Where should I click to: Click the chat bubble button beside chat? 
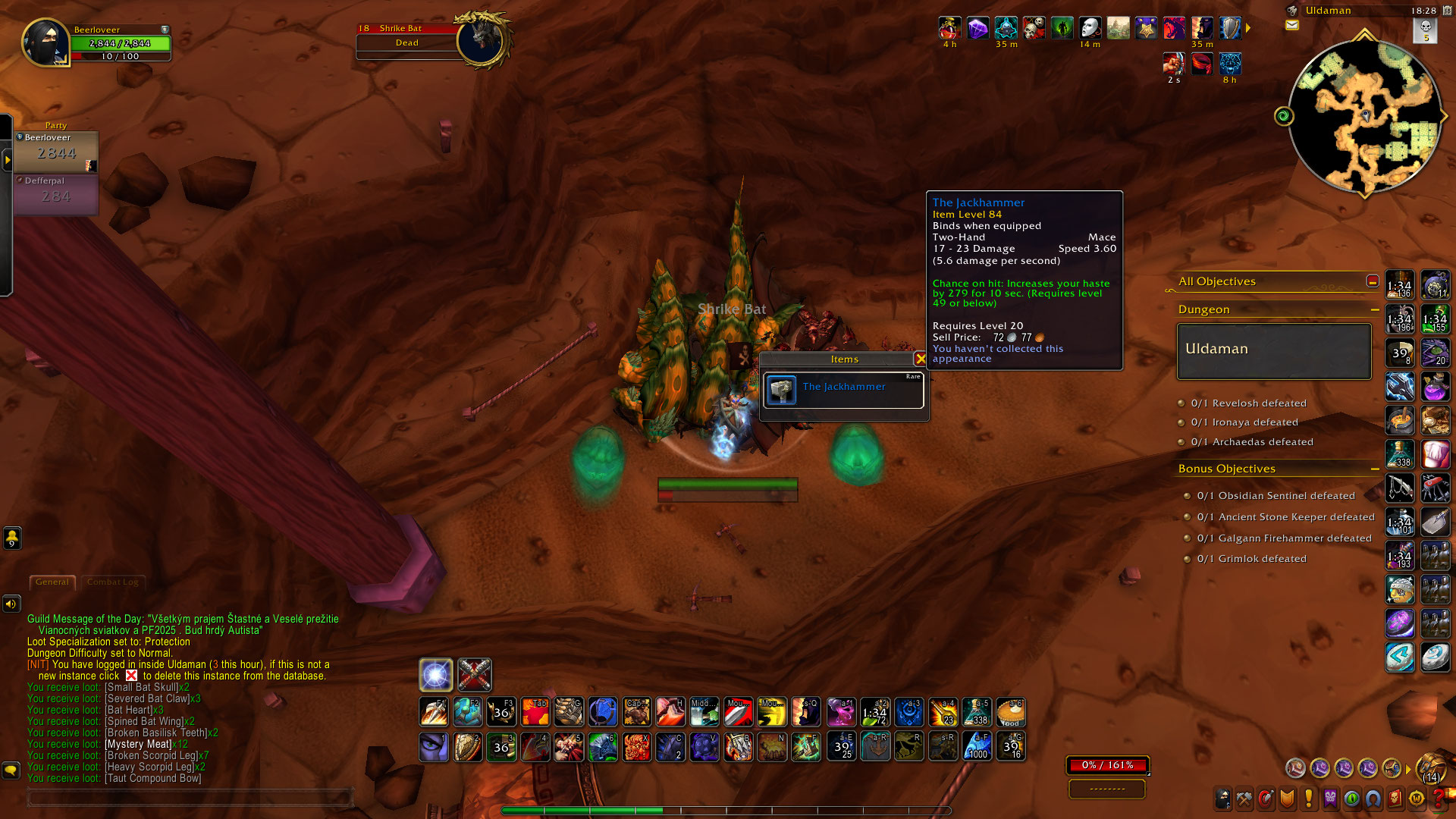coord(11,770)
